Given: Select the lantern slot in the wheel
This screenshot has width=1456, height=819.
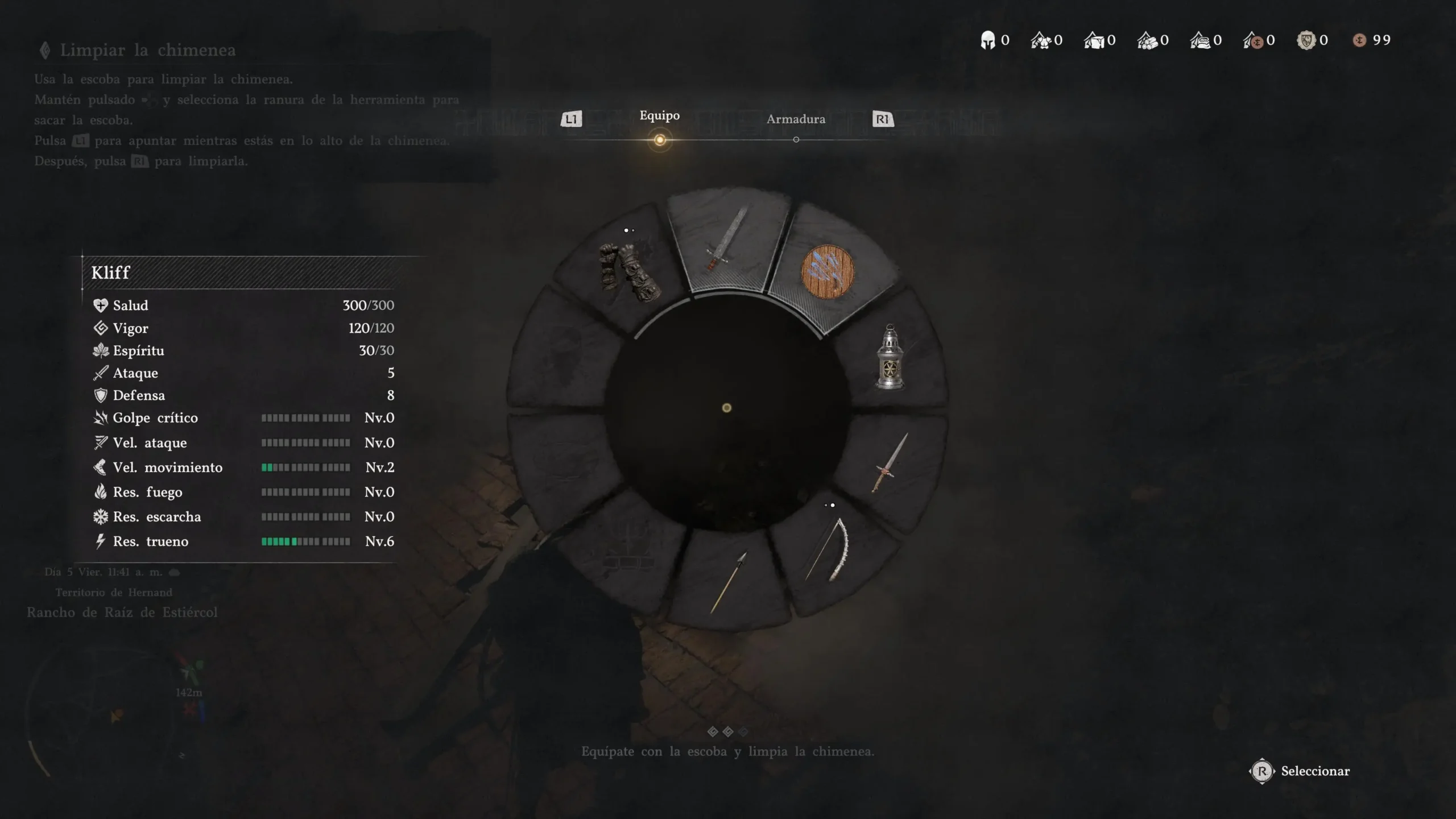Looking at the screenshot, I should (x=890, y=357).
